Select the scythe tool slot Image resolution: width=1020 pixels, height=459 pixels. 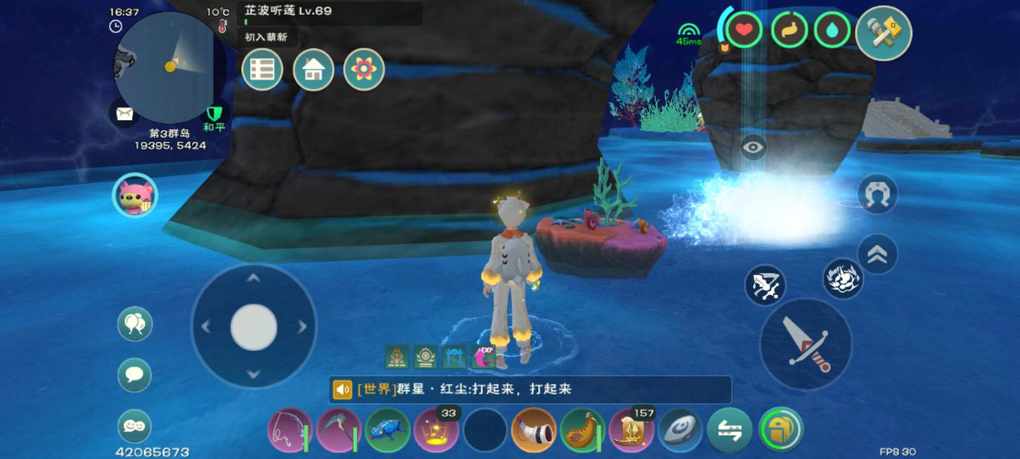pyautogui.click(x=338, y=431)
